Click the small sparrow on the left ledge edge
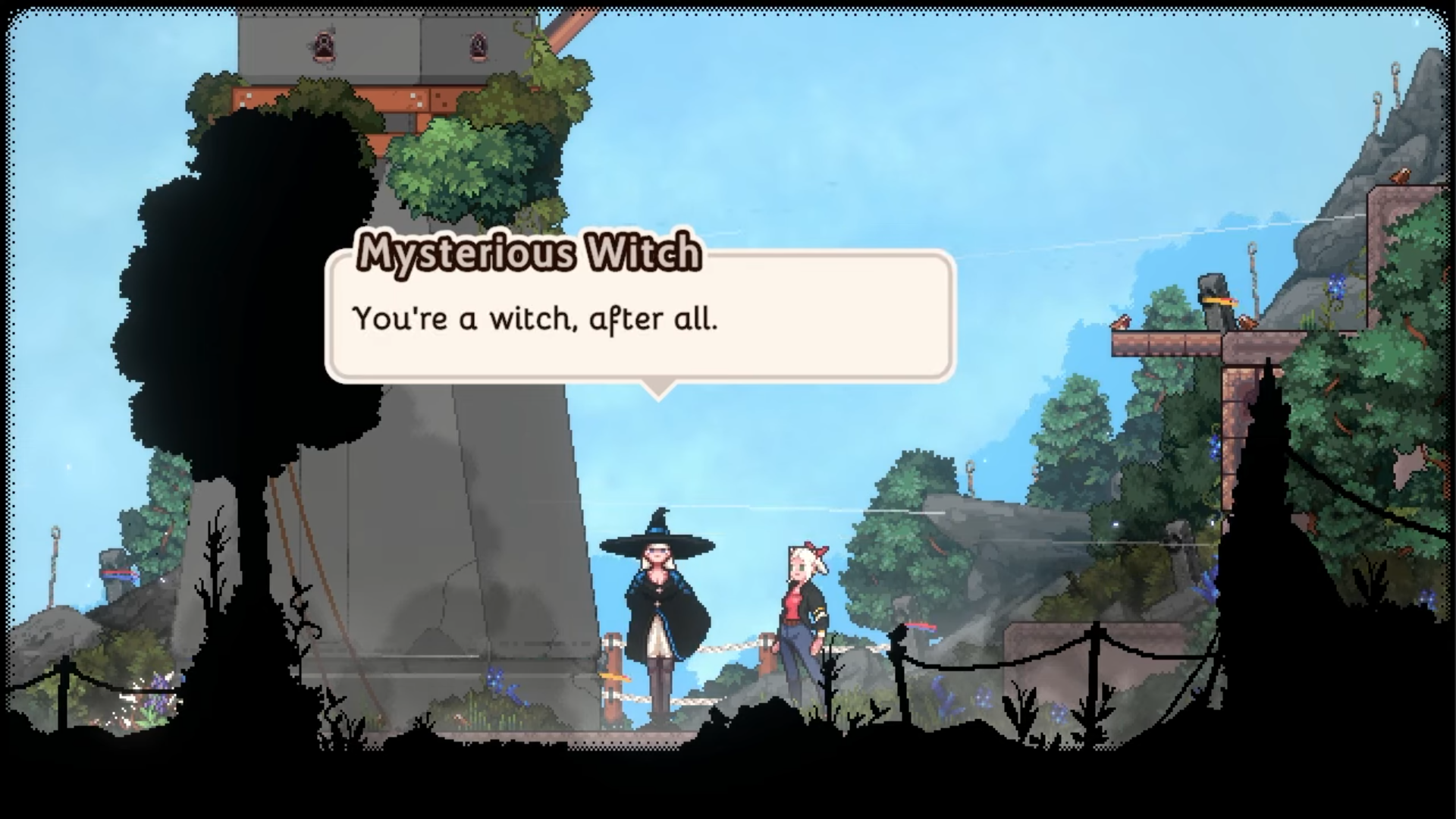1456x819 pixels. pos(1121,322)
